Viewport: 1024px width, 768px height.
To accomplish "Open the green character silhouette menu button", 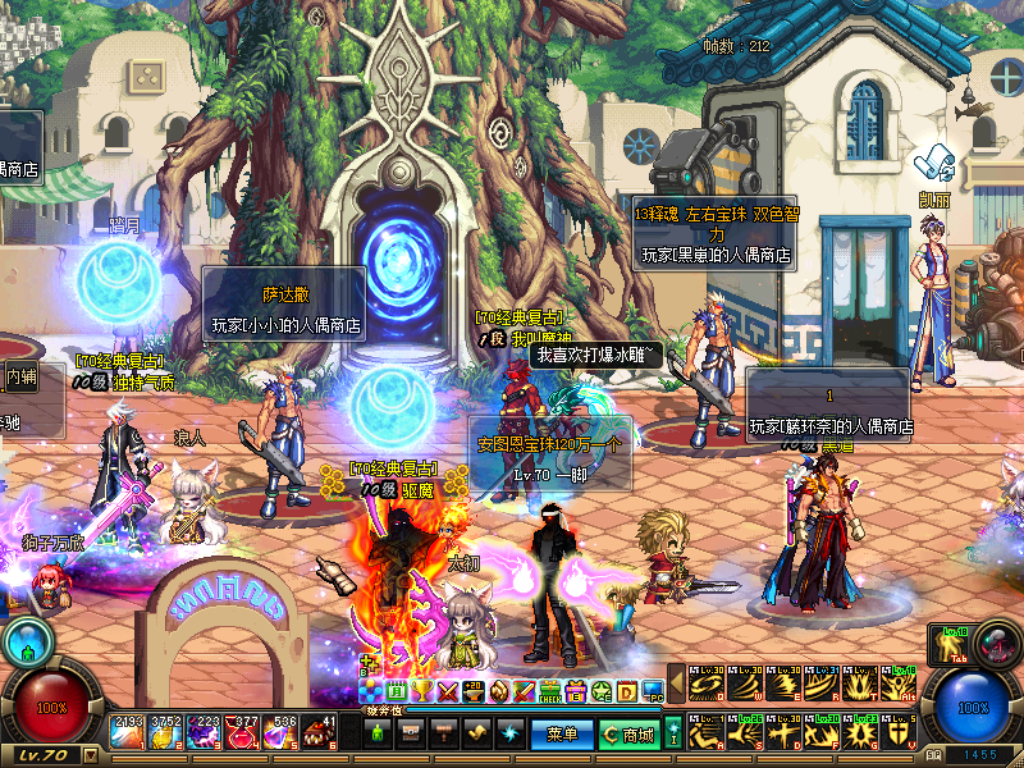I will pos(376,735).
